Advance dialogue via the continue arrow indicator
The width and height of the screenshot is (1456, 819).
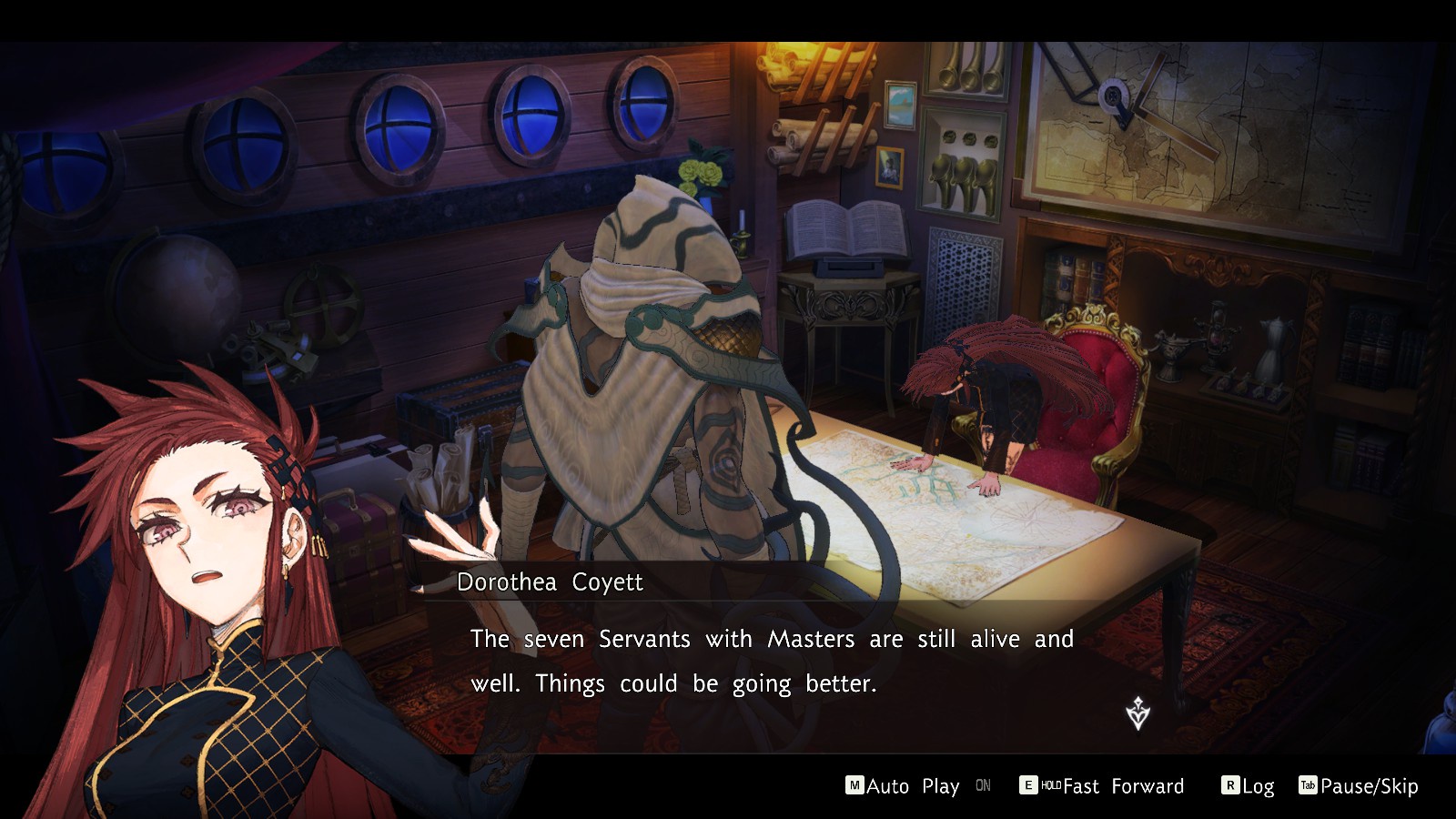coord(1137,713)
